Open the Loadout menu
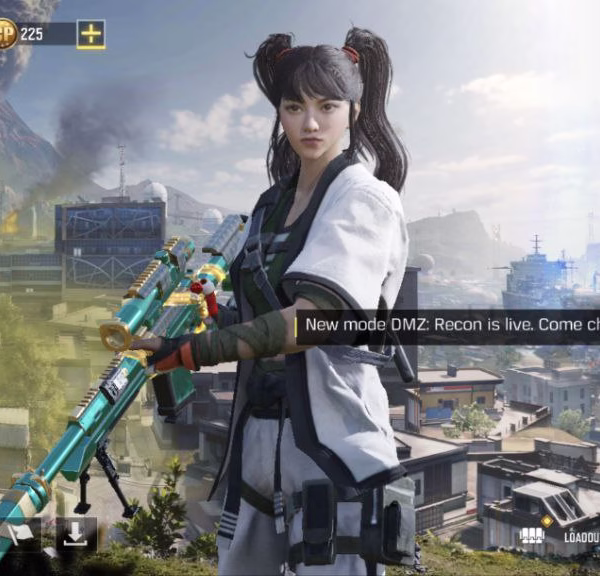600x576 pixels. (x=562, y=536)
